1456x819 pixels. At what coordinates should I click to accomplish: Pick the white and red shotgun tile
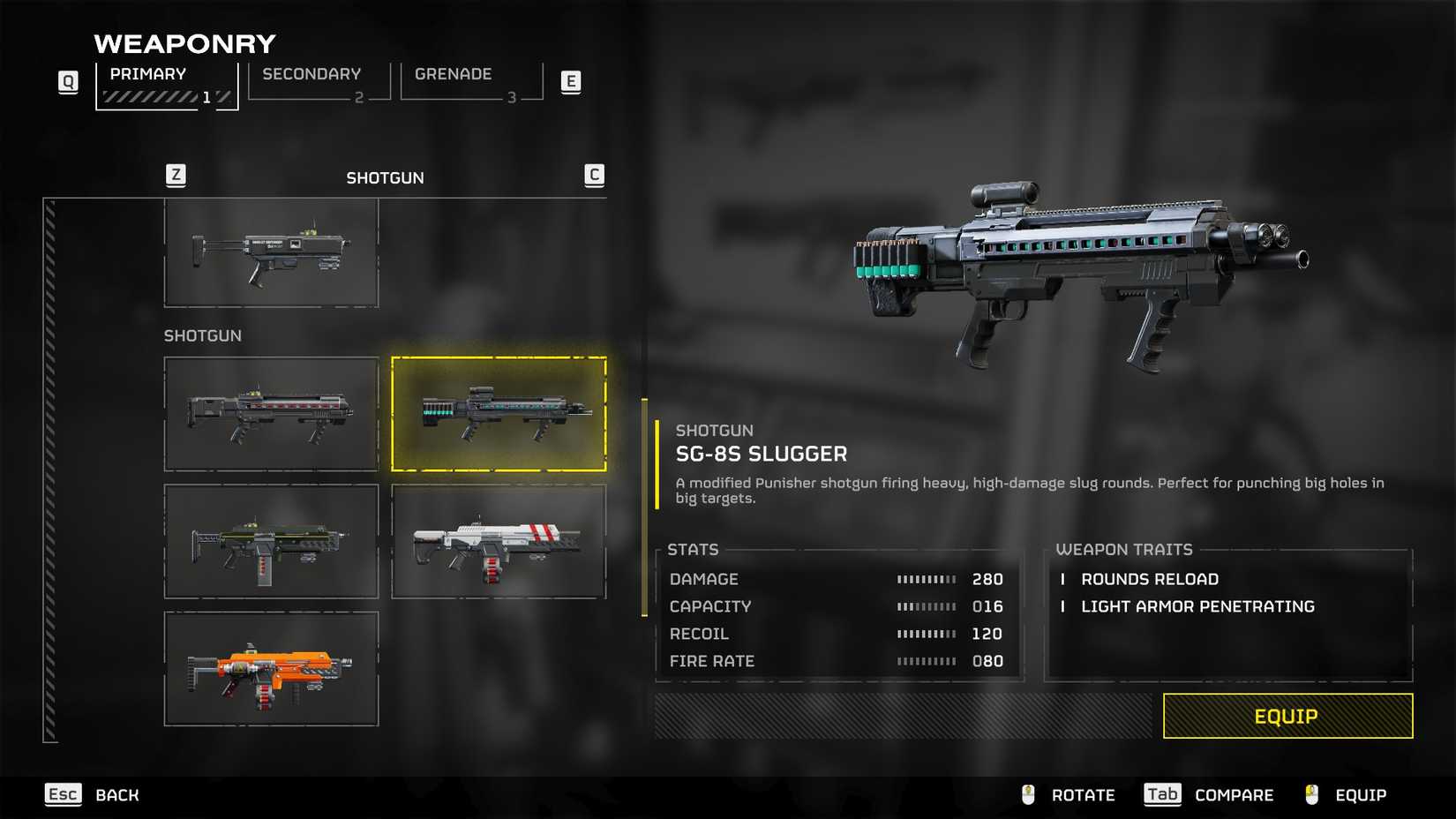pos(499,541)
